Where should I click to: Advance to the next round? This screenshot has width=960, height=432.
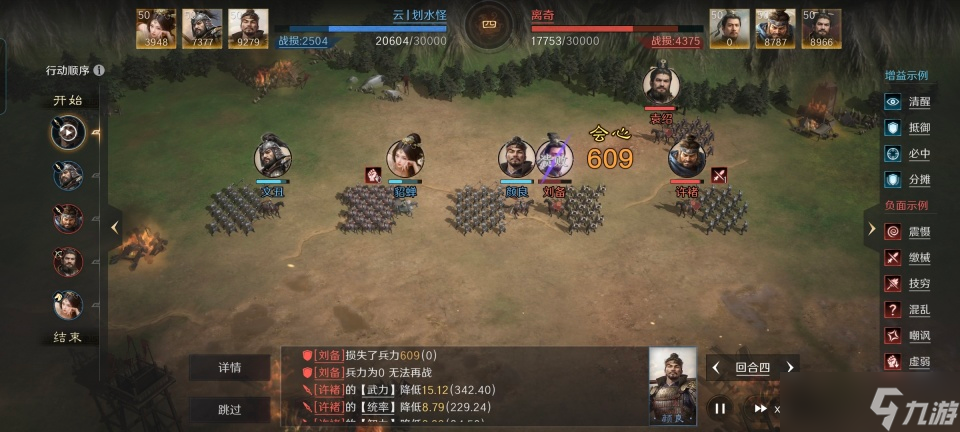click(790, 368)
